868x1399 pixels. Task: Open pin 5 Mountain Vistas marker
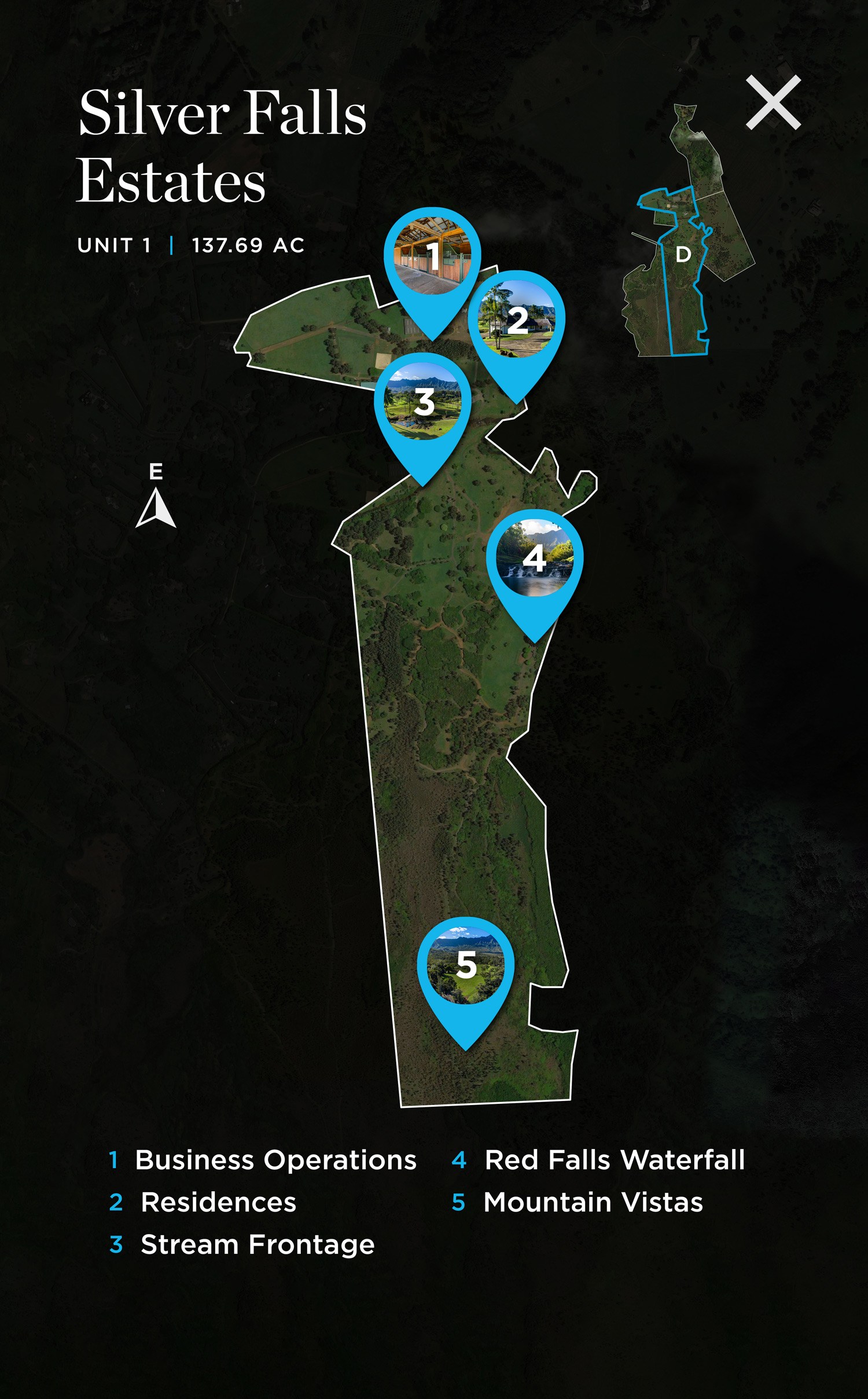pyautogui.click(x=466, y=966)
